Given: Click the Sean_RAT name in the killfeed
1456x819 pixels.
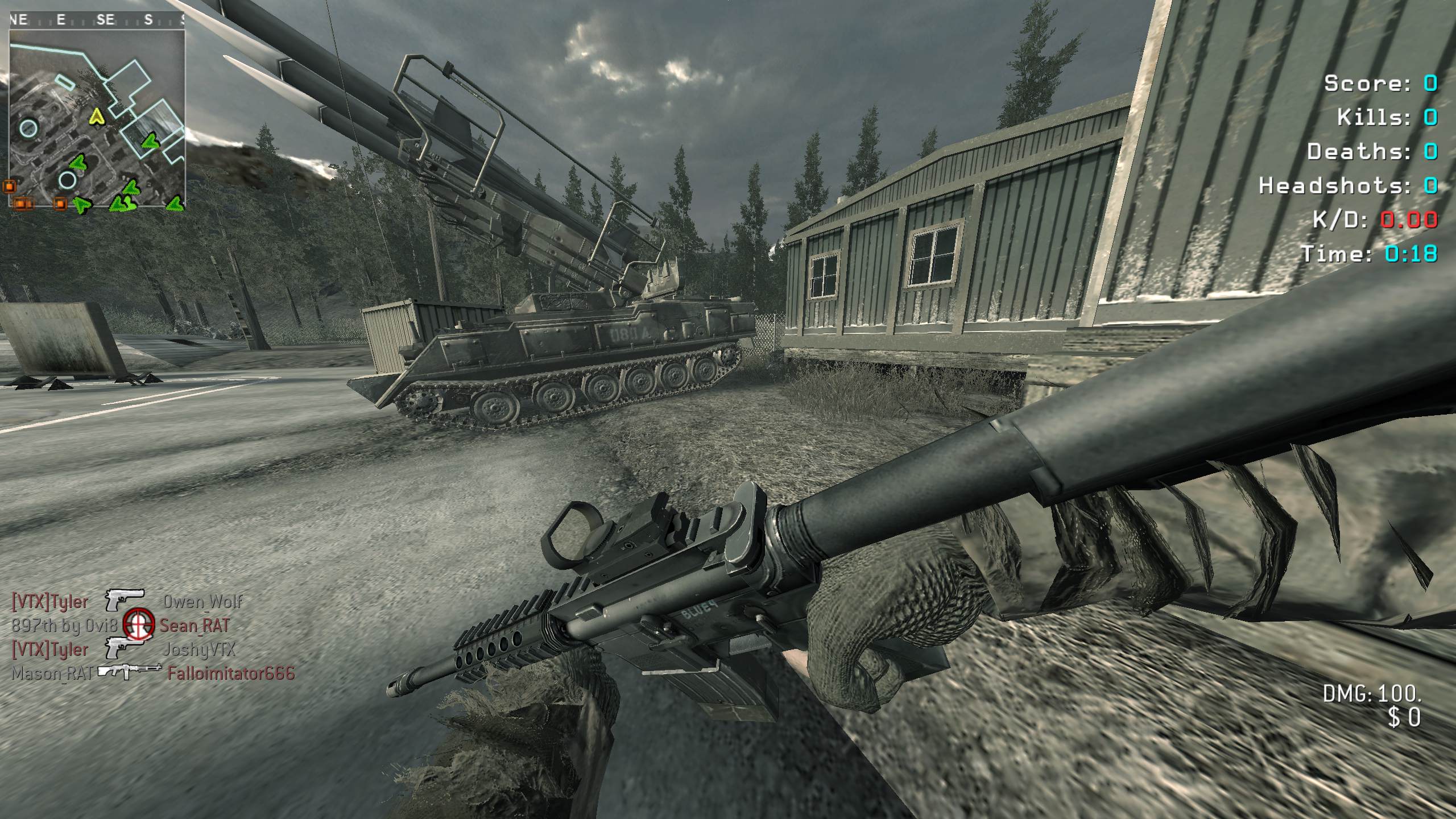Looking at the screenshot, I should click(x=195, y=626).
